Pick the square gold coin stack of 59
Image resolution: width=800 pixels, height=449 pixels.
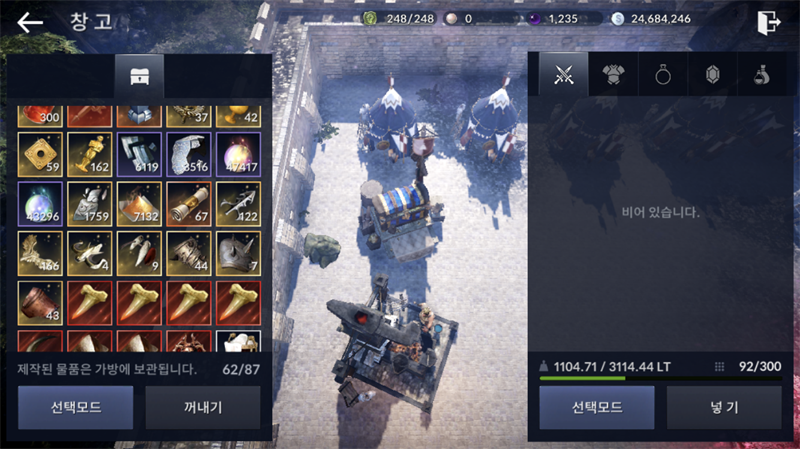(x=40, y=155)
